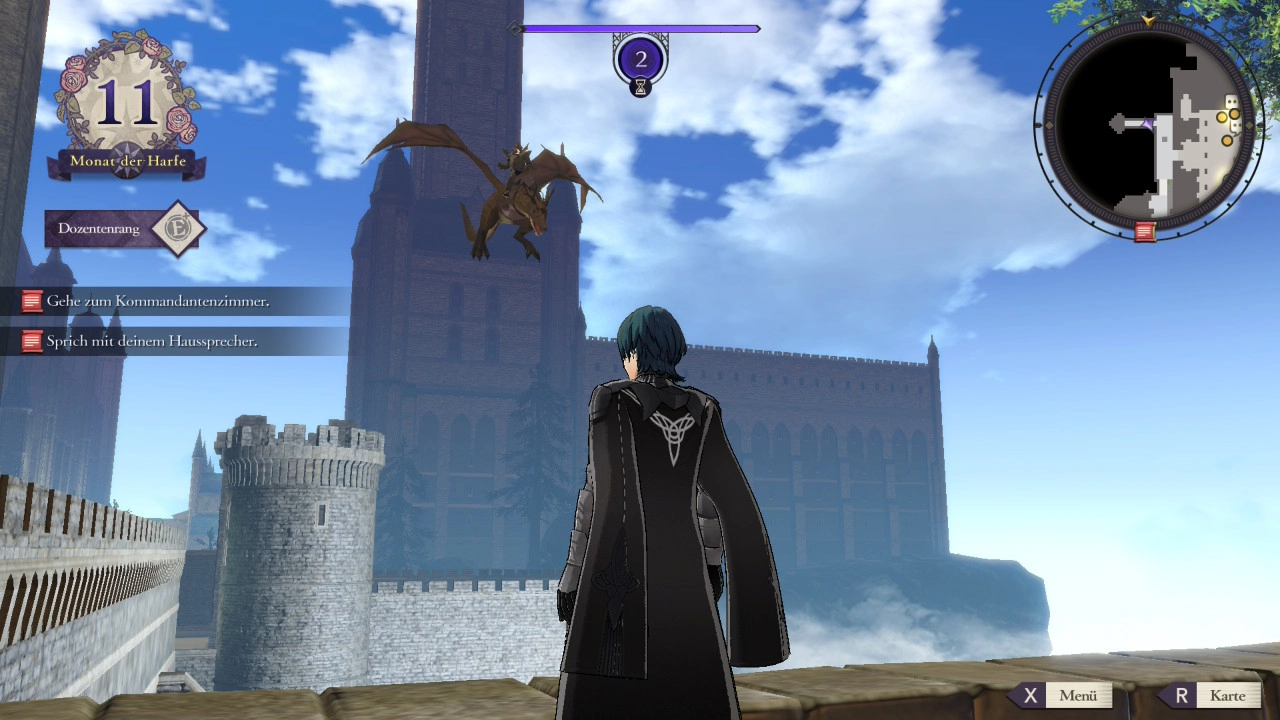1280x720 pixels.
Task: Open the circular minimap
Action: pos(1147,125)
